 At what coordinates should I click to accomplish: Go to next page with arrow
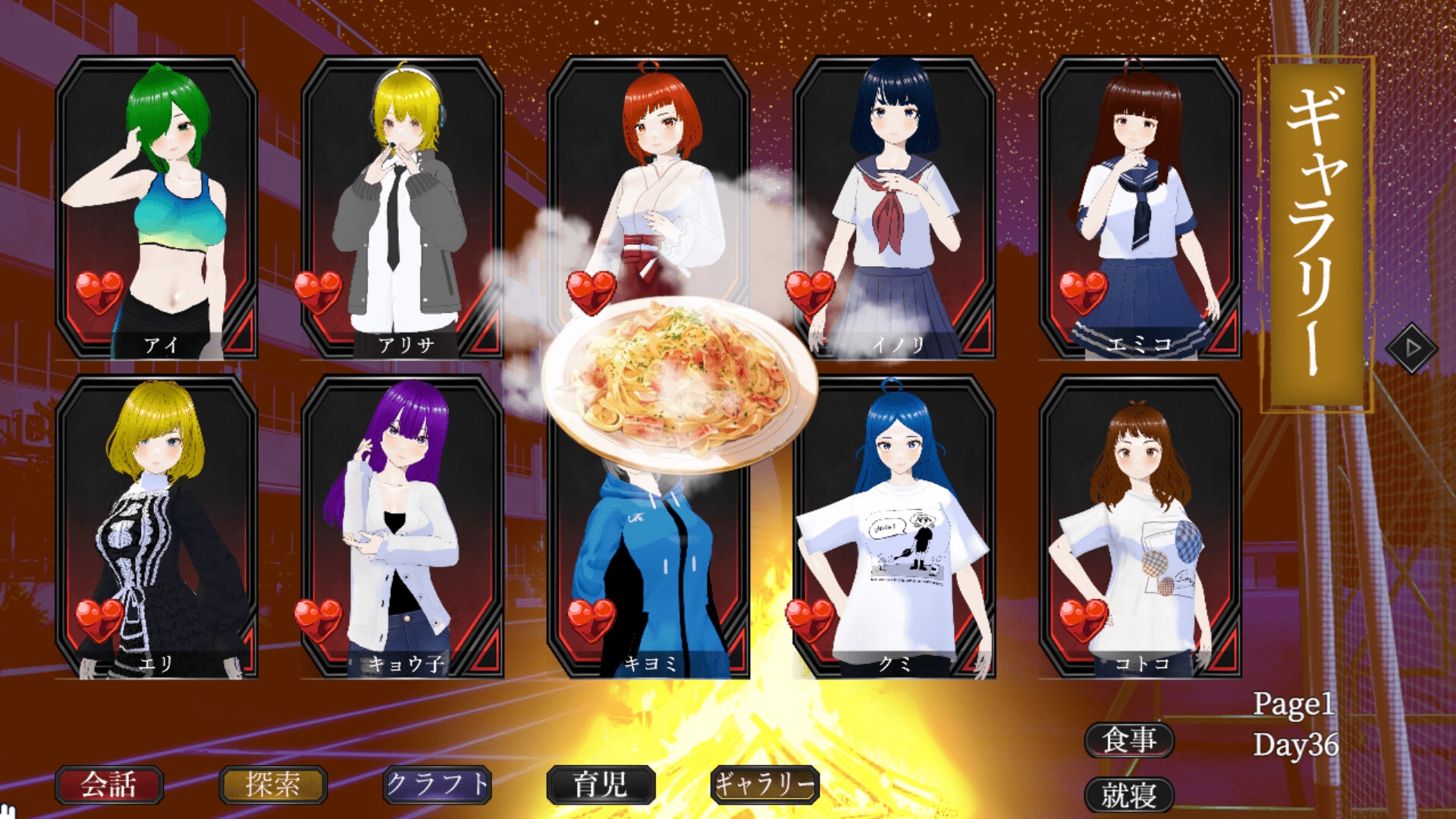(x=1411, y=348)
